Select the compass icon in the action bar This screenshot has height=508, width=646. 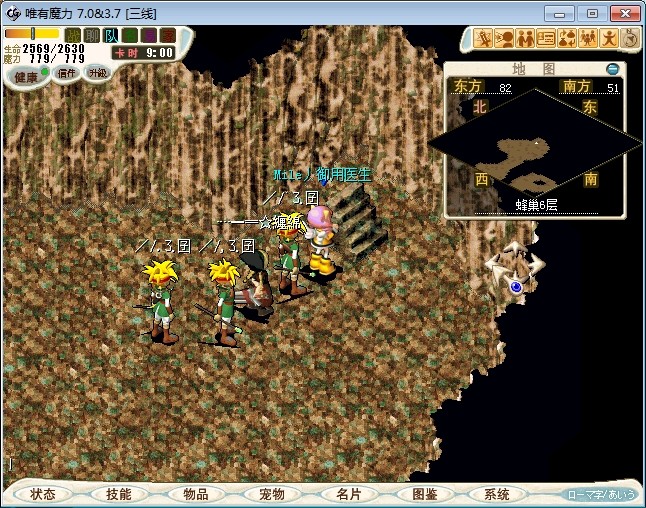(x=630, y=38)
